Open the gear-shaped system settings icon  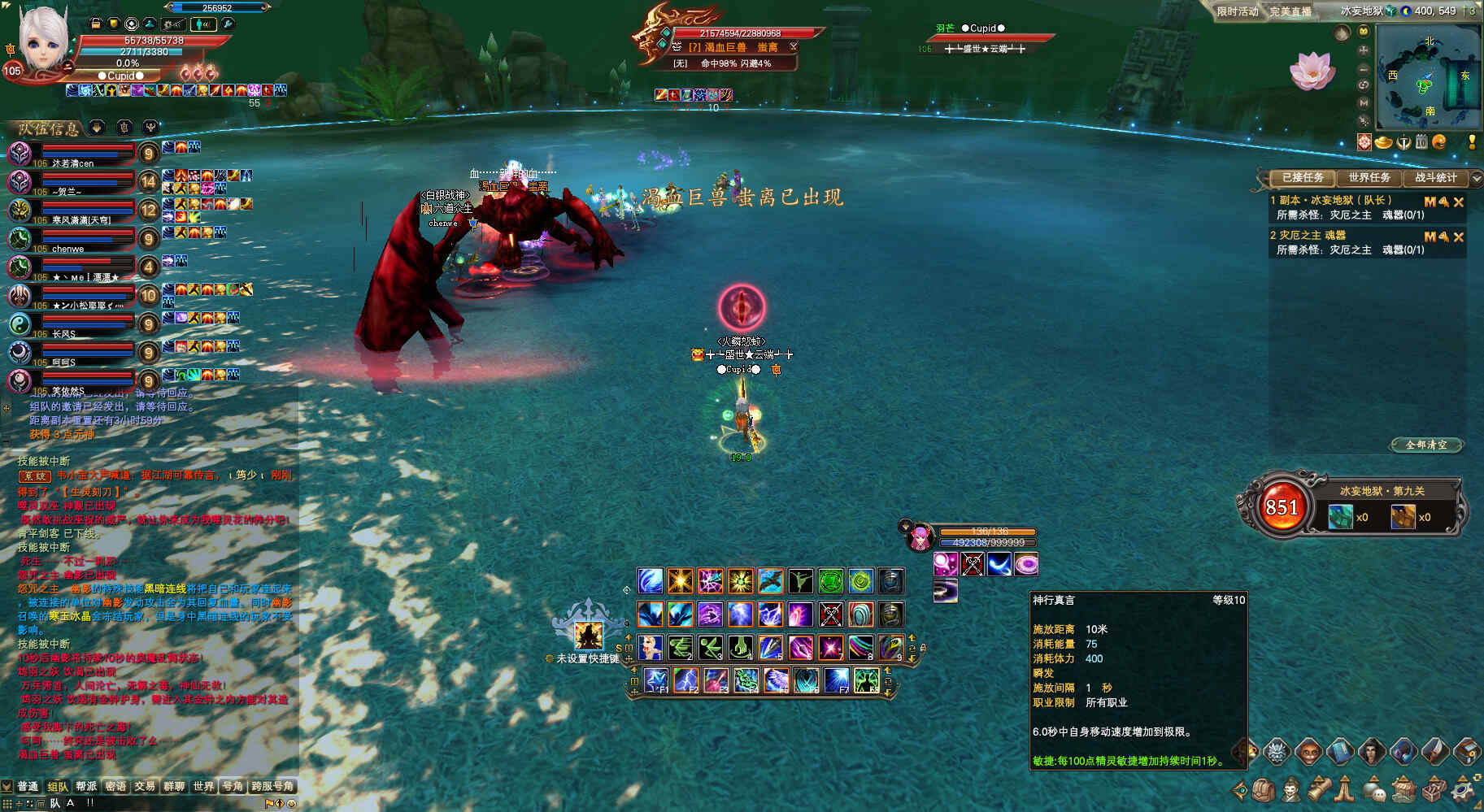pyautogui.click(x=1464, y=789)
